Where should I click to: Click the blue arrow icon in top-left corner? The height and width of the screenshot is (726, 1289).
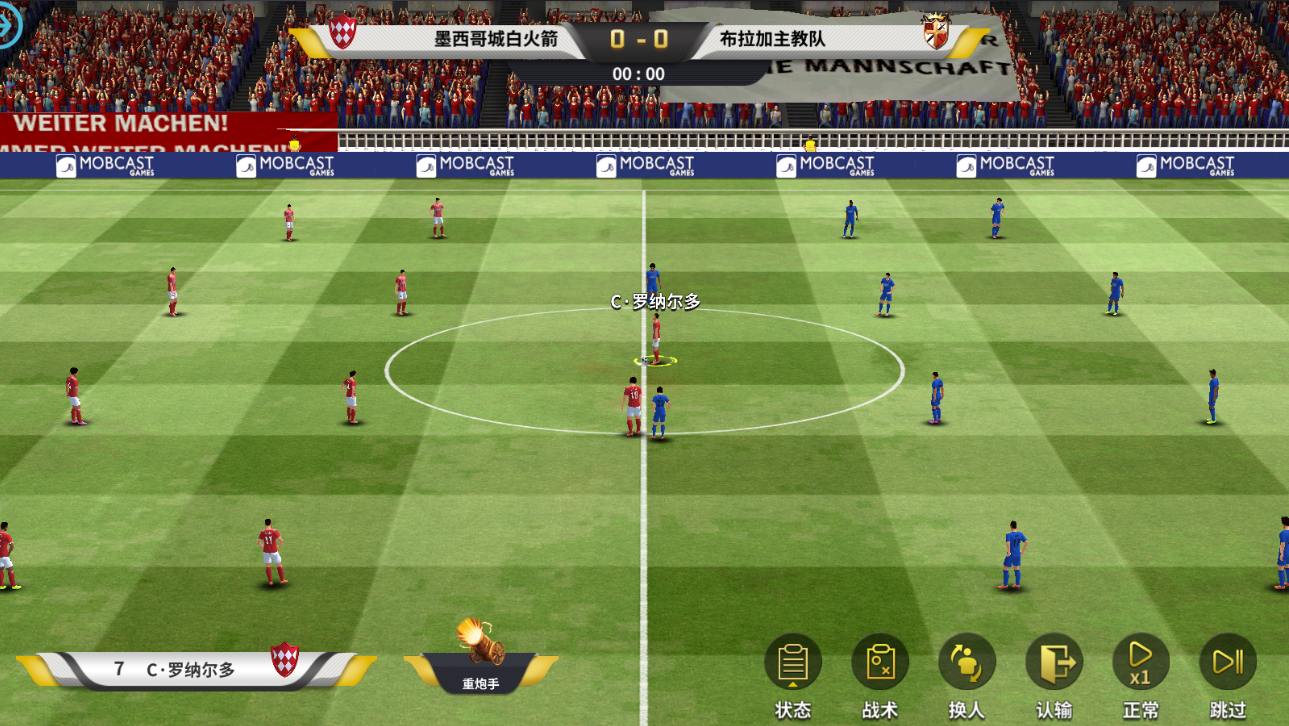tap(9, 29)
